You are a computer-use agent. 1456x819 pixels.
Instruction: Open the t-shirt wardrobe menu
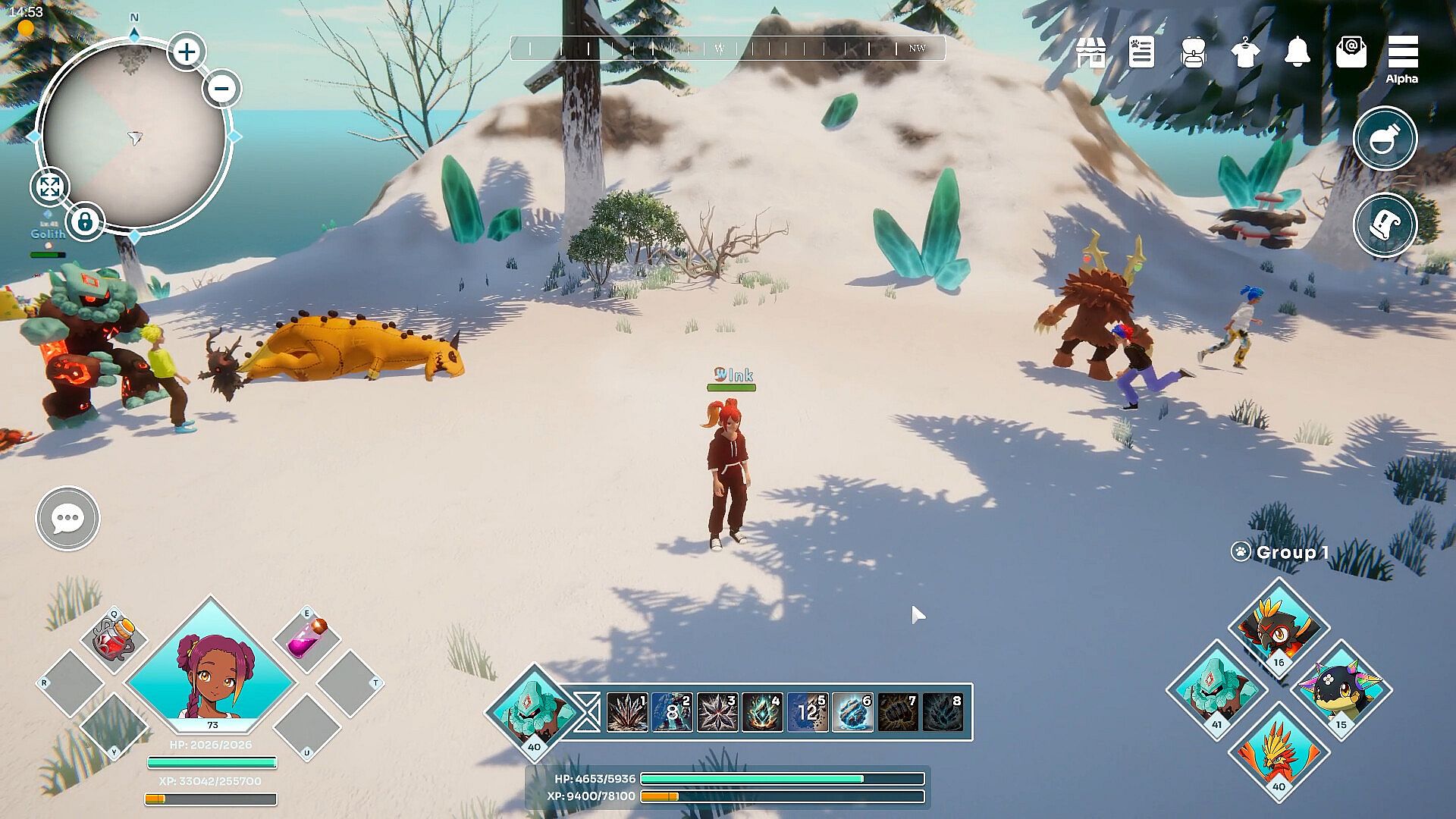point(1245,53)
